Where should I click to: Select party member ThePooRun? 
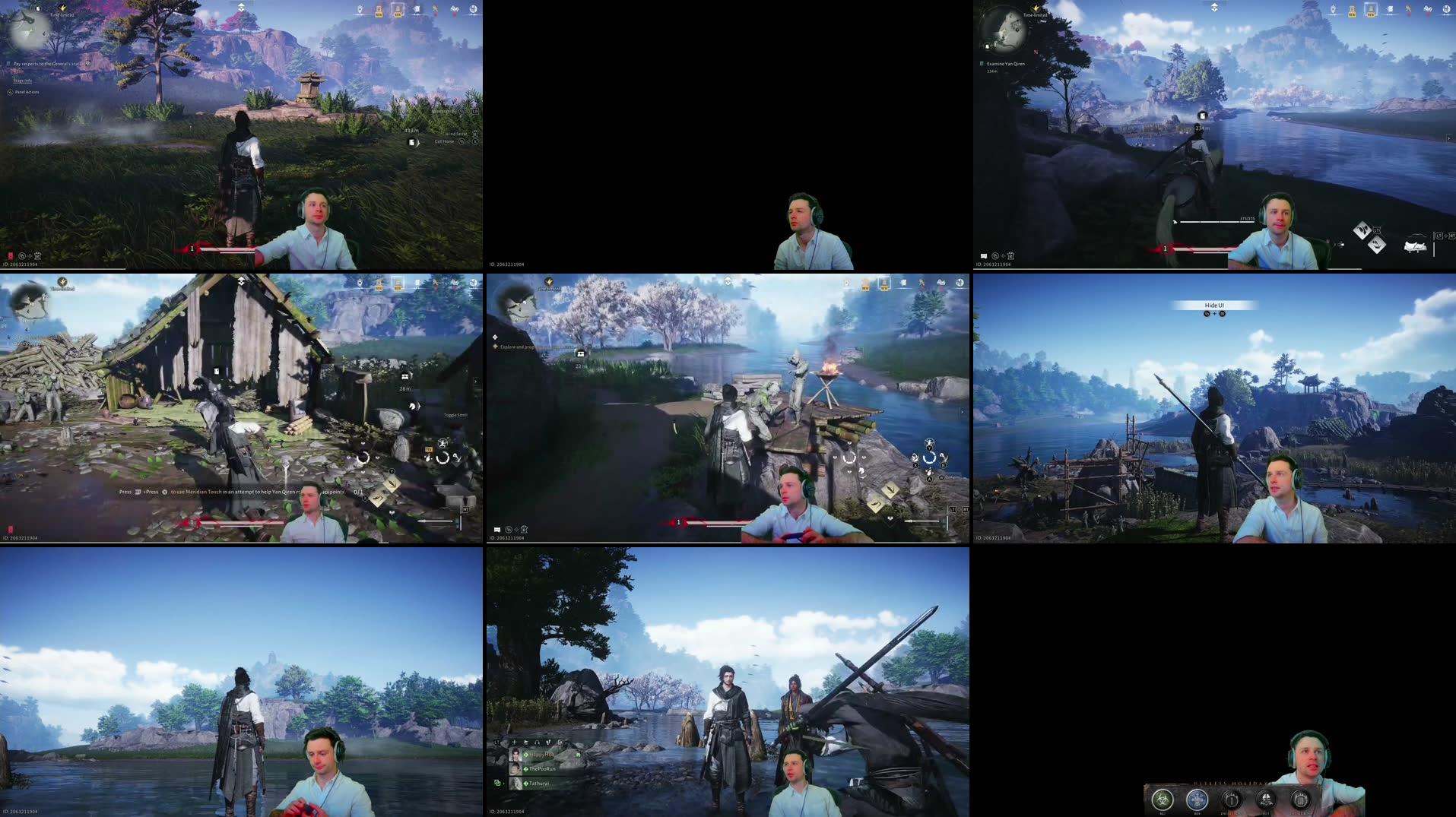(541, 769)
